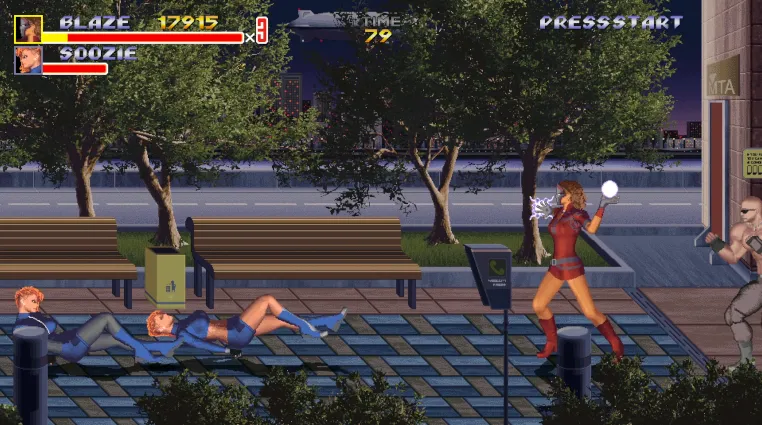The width and height of the screenshot is (762, 425).
Task: Select the Soozie enemy portrait
Action: point(28,60)
